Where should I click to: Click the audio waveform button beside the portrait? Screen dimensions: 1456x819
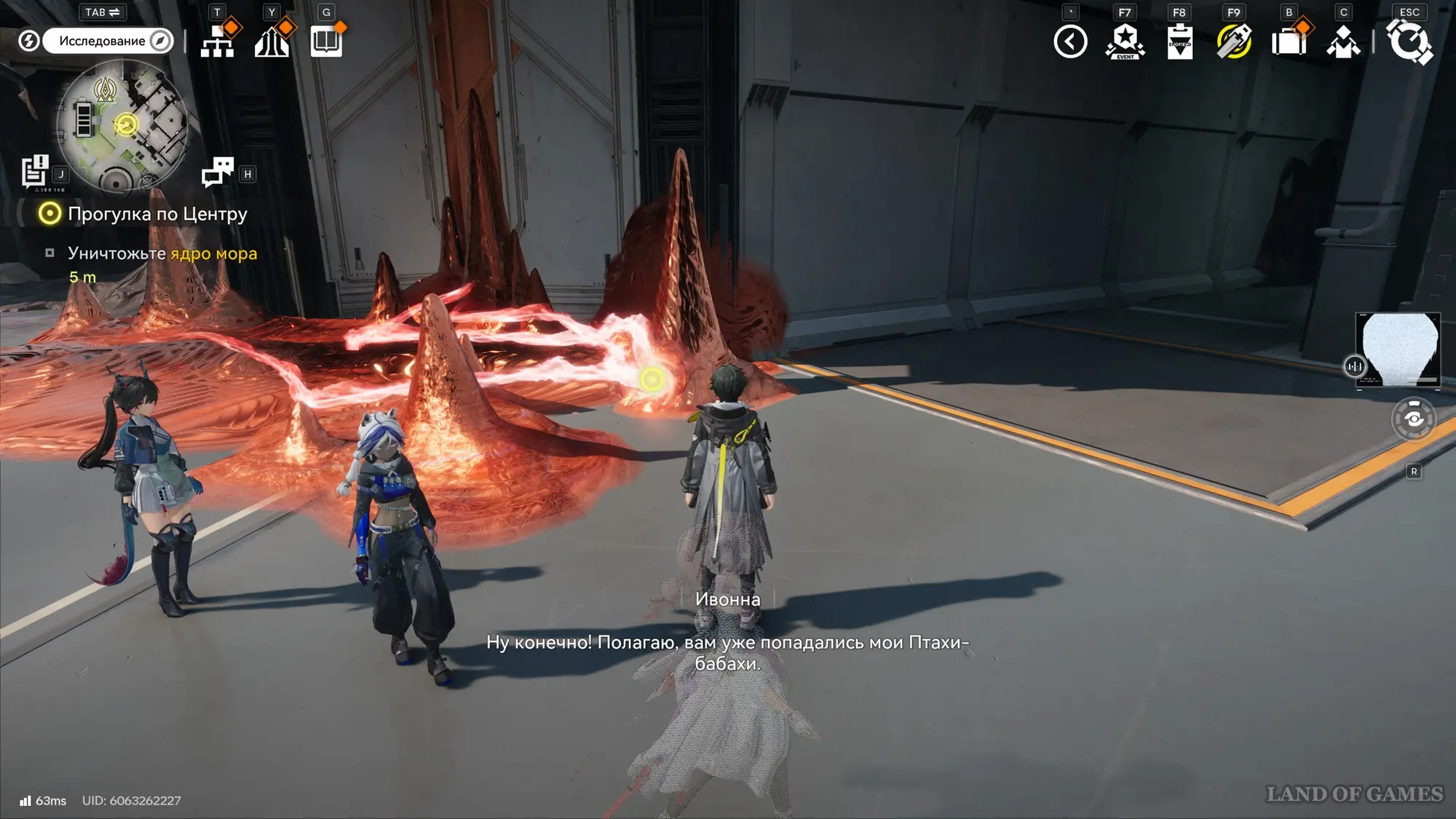1355,366
